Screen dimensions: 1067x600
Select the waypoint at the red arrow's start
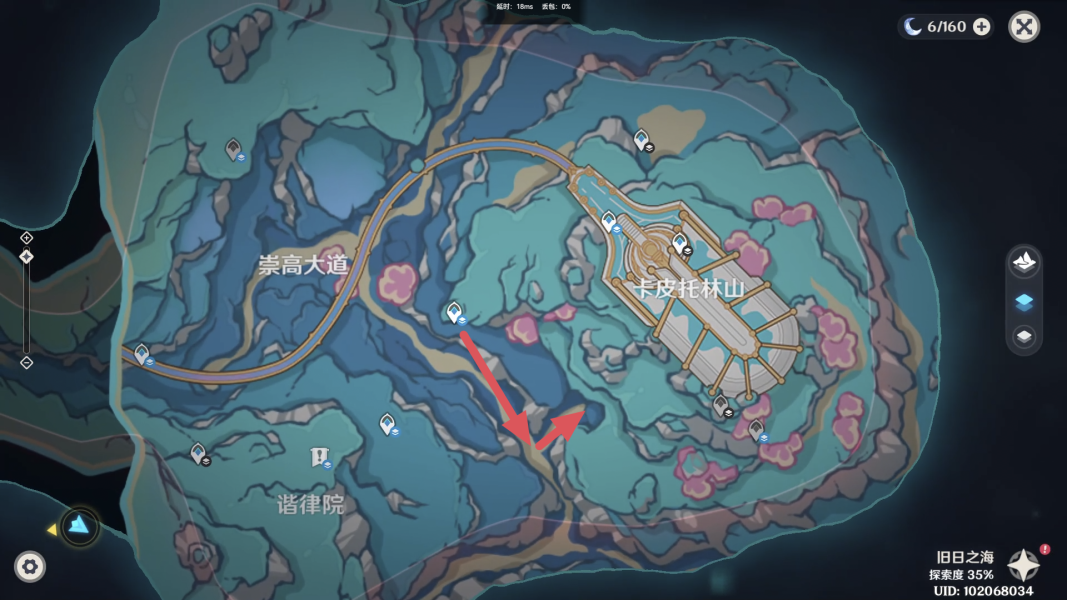coord(454,312)
